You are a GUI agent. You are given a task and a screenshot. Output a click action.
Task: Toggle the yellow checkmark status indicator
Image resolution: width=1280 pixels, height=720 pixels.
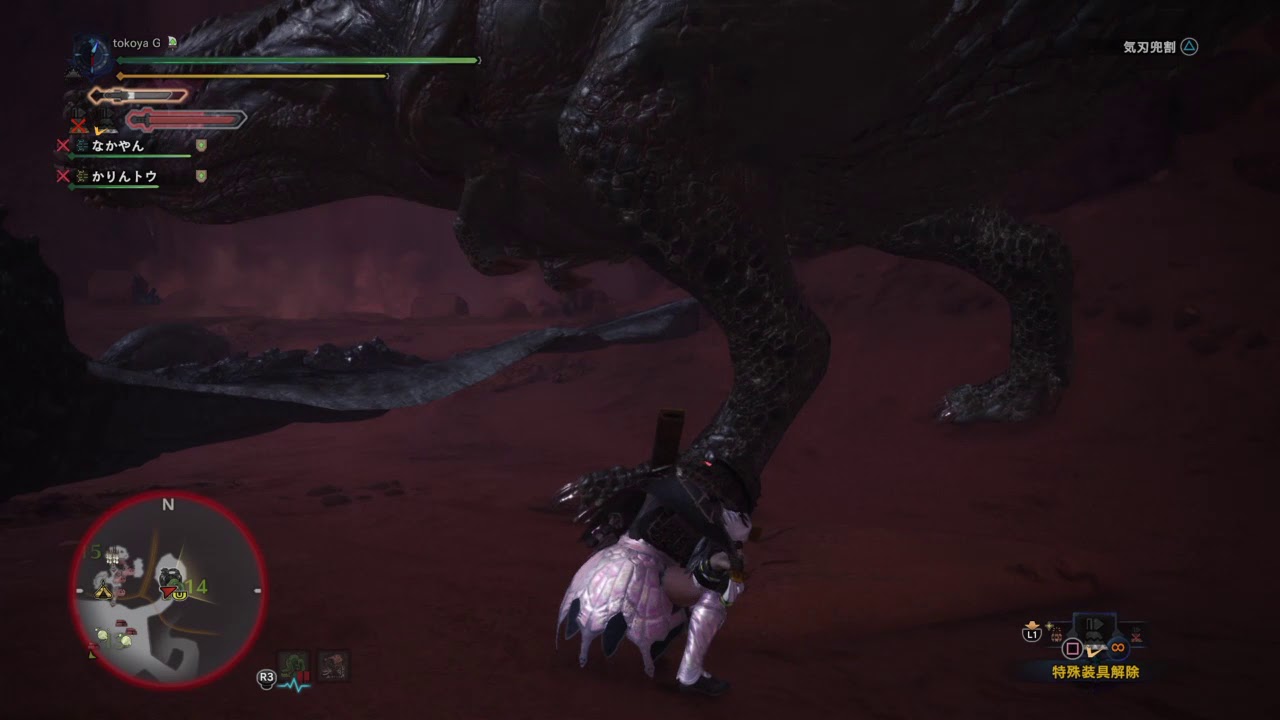click(99, 131)
